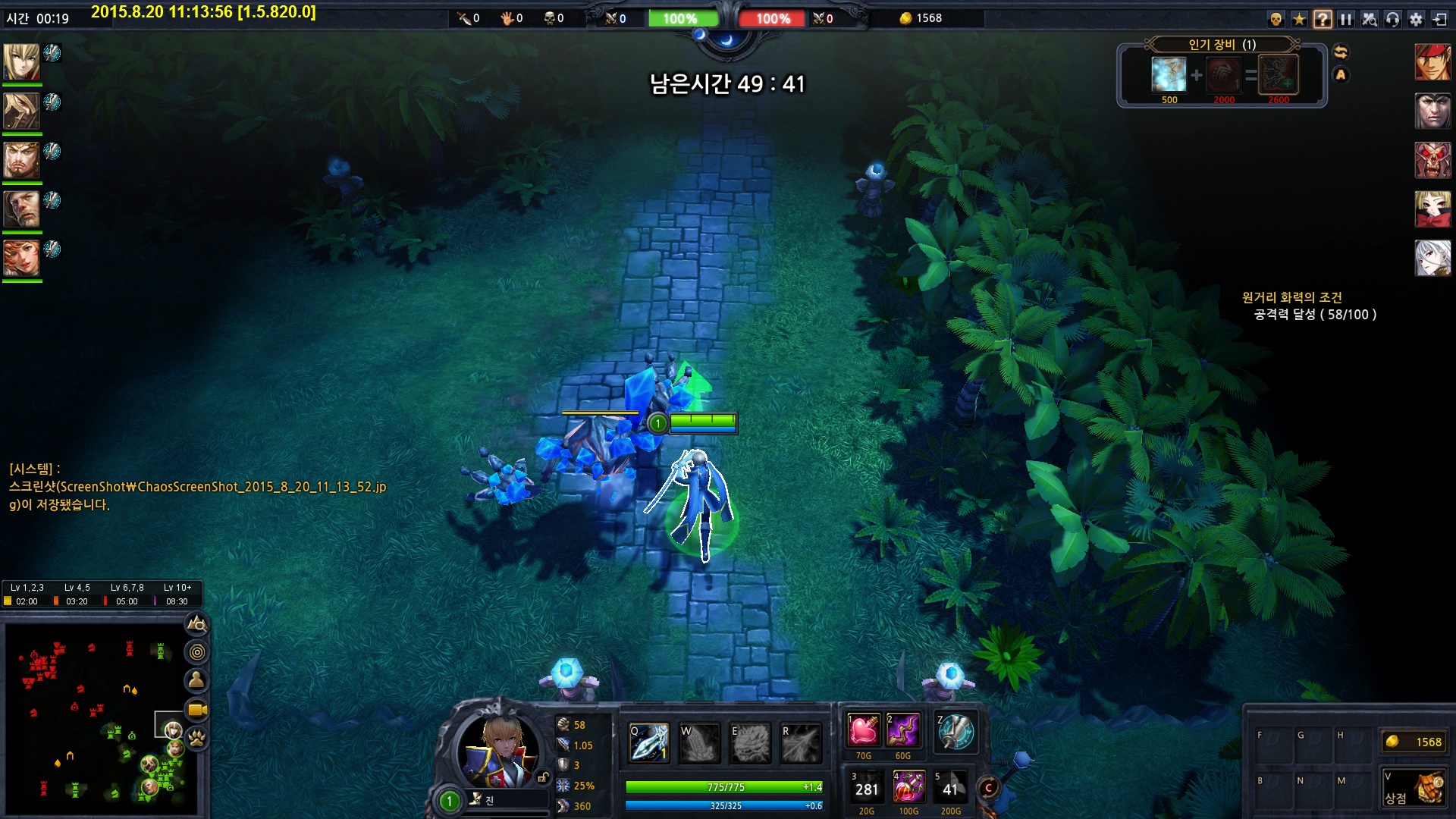Use the heart potion in slot 1
Viewport: 1456px width, 819px height.
click(x=863, y=731)
